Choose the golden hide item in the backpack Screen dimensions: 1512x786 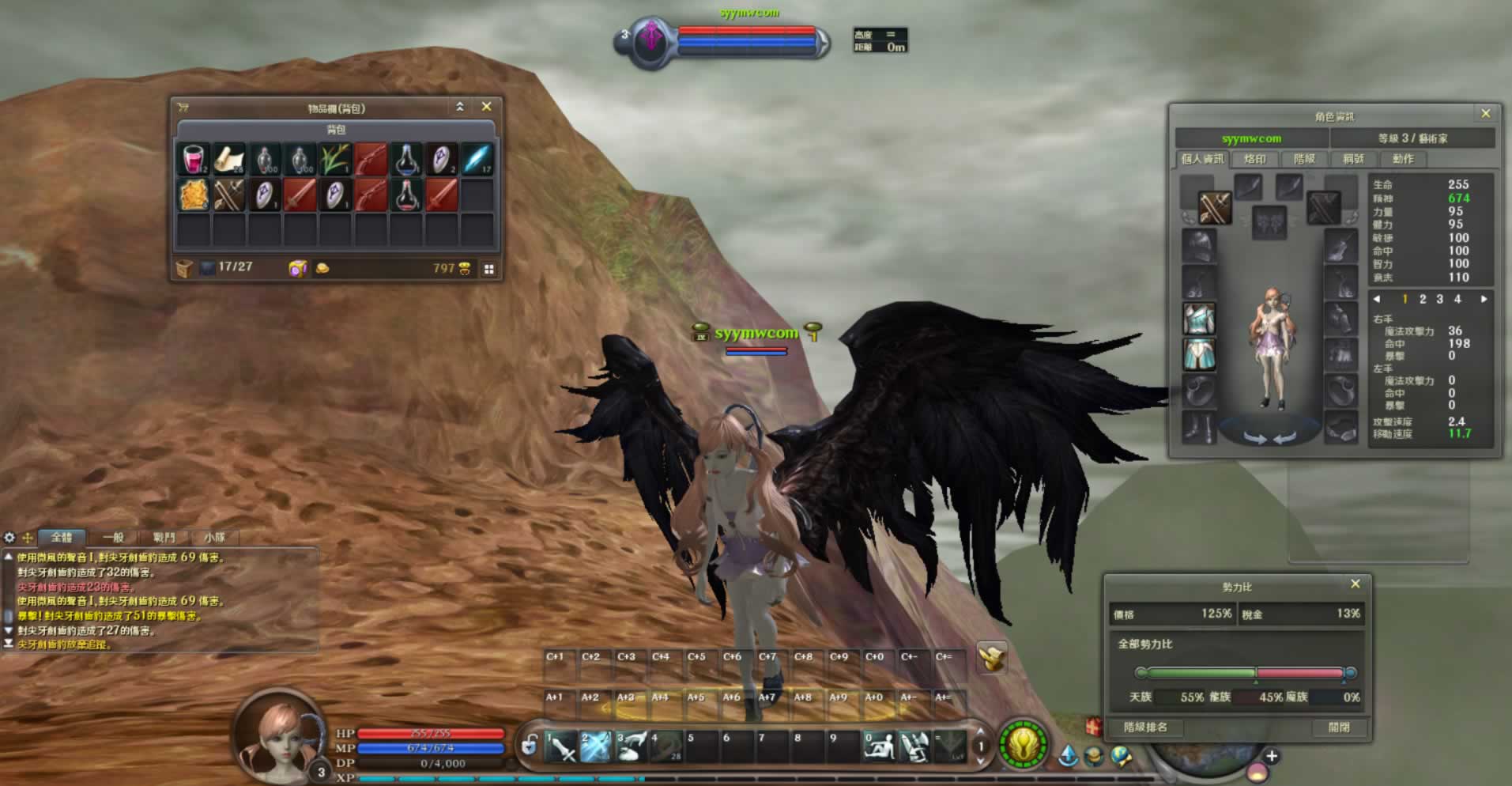(193, 195)
